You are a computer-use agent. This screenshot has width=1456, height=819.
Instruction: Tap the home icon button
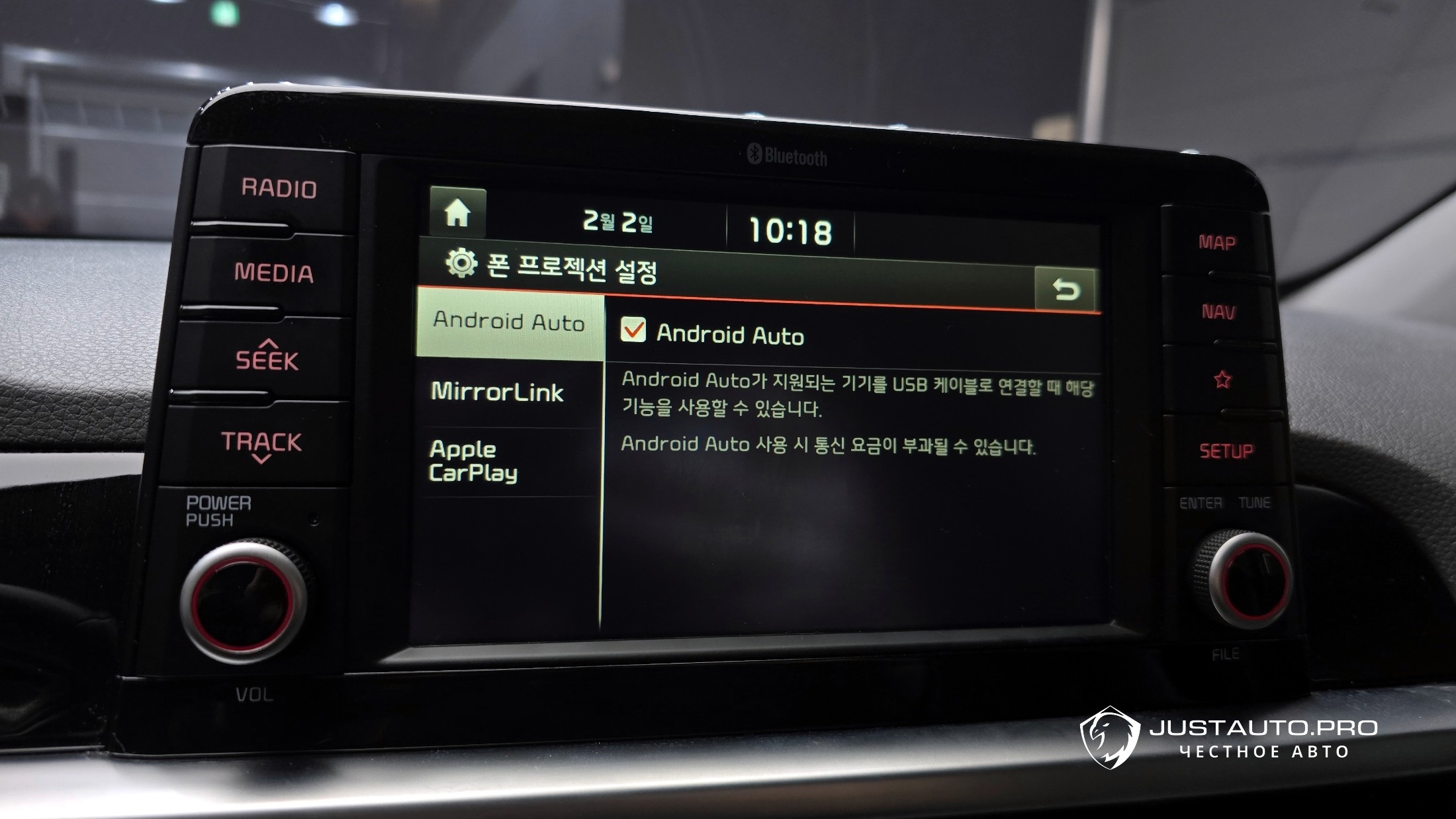point(457,213)
